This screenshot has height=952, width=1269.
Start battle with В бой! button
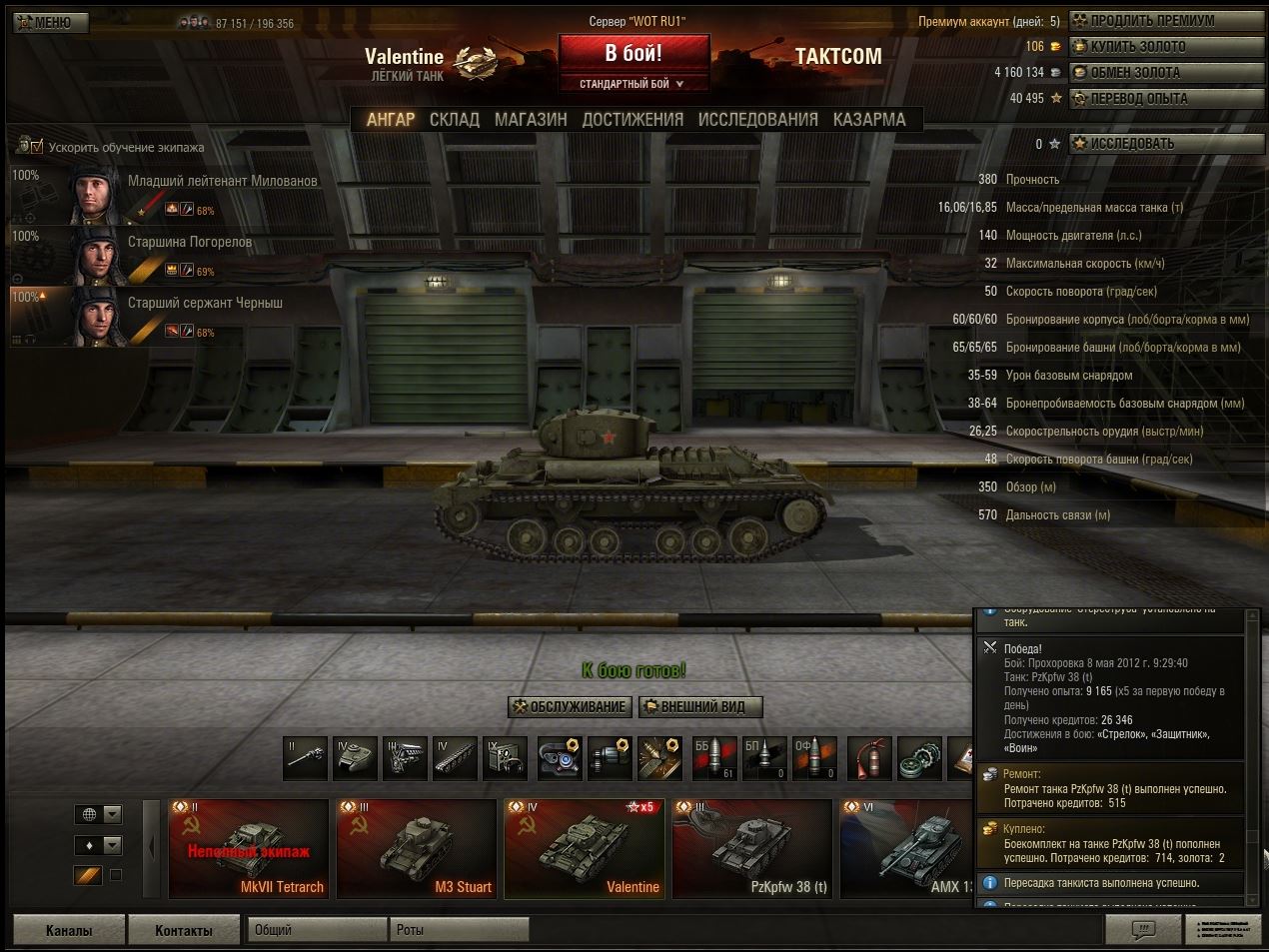pos(634,54)
